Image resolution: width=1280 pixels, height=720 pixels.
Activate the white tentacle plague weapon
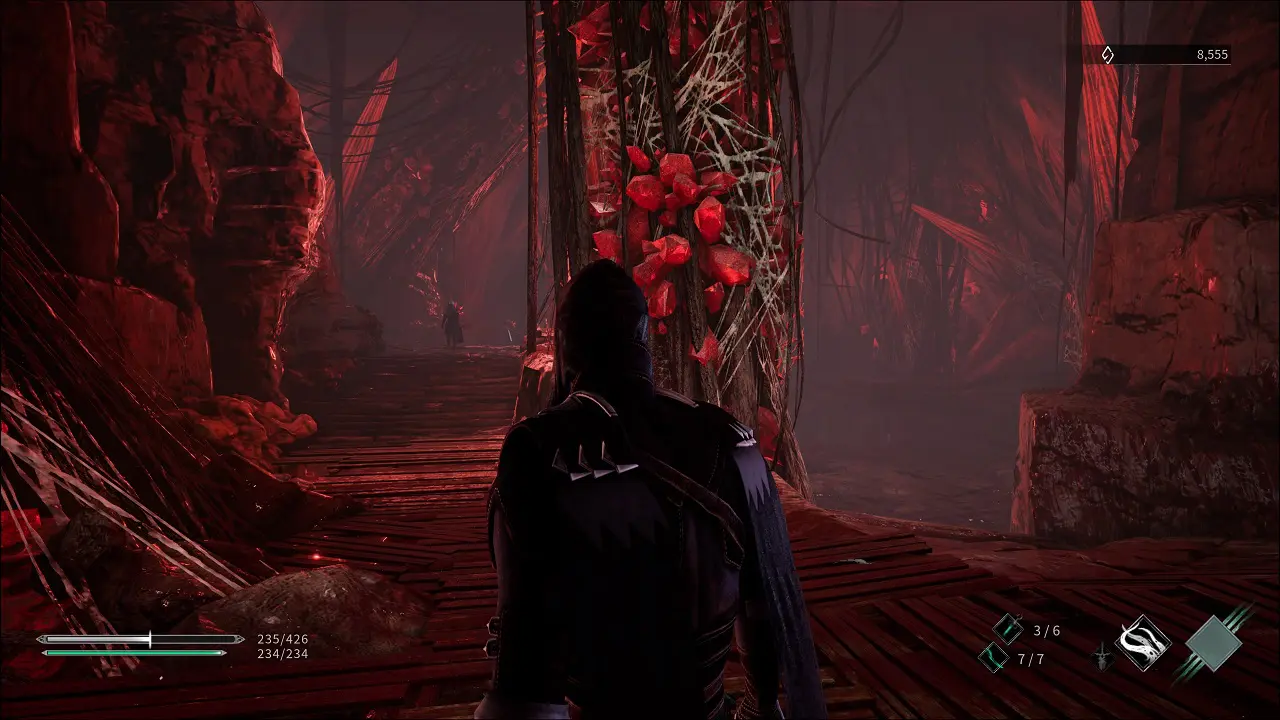1143,643
